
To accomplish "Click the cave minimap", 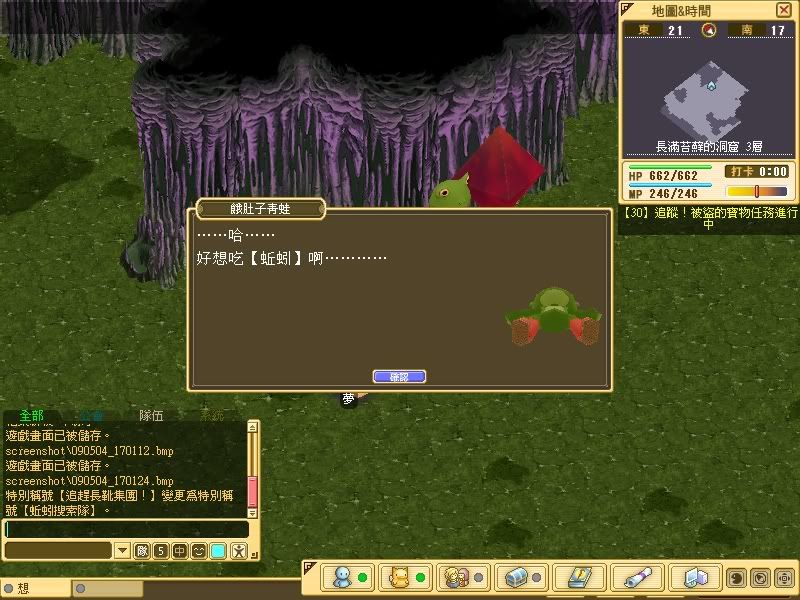I will pyautogui.click(x=709, y=98).
